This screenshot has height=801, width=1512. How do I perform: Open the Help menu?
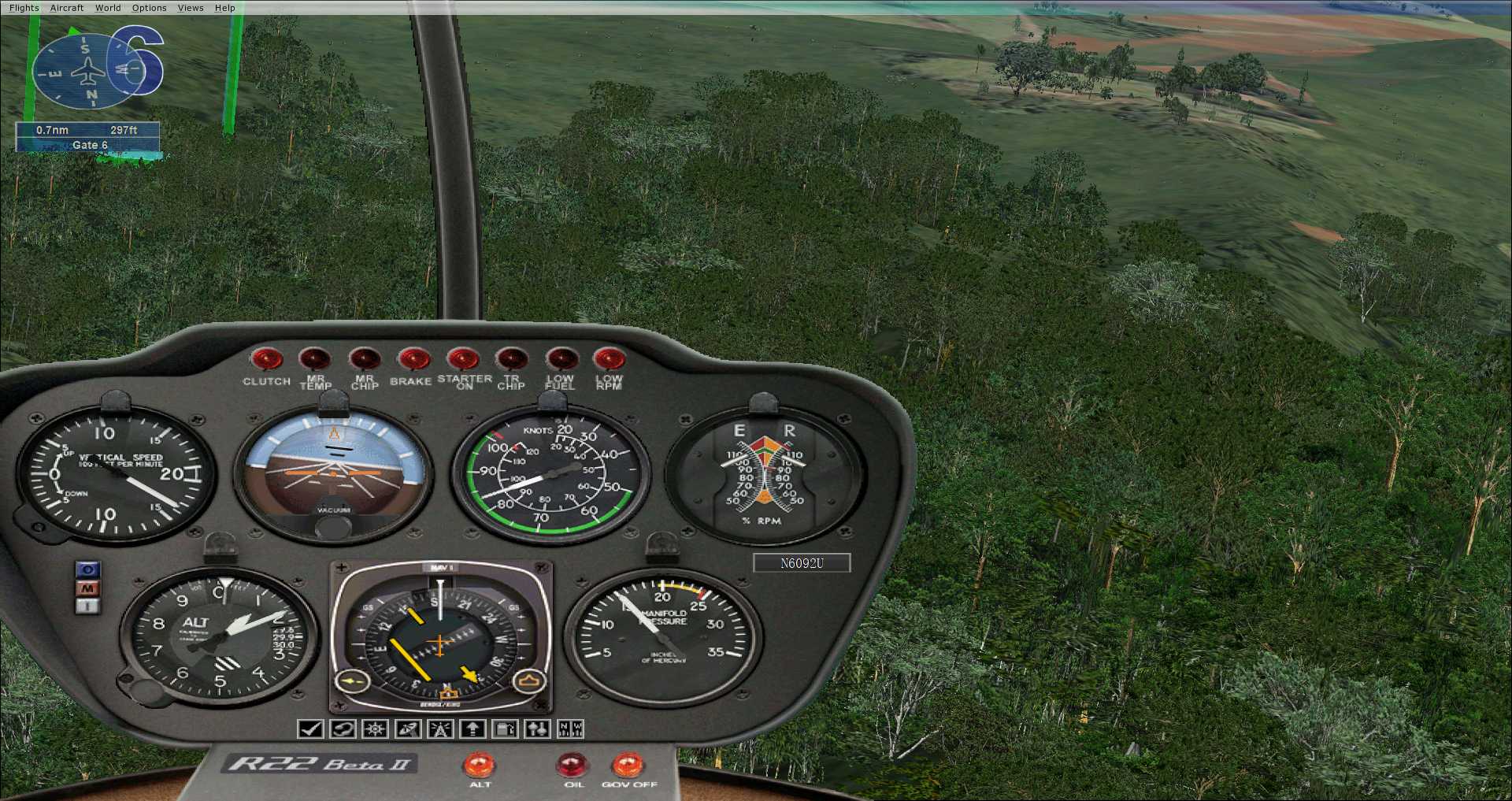tap(225, 8)
